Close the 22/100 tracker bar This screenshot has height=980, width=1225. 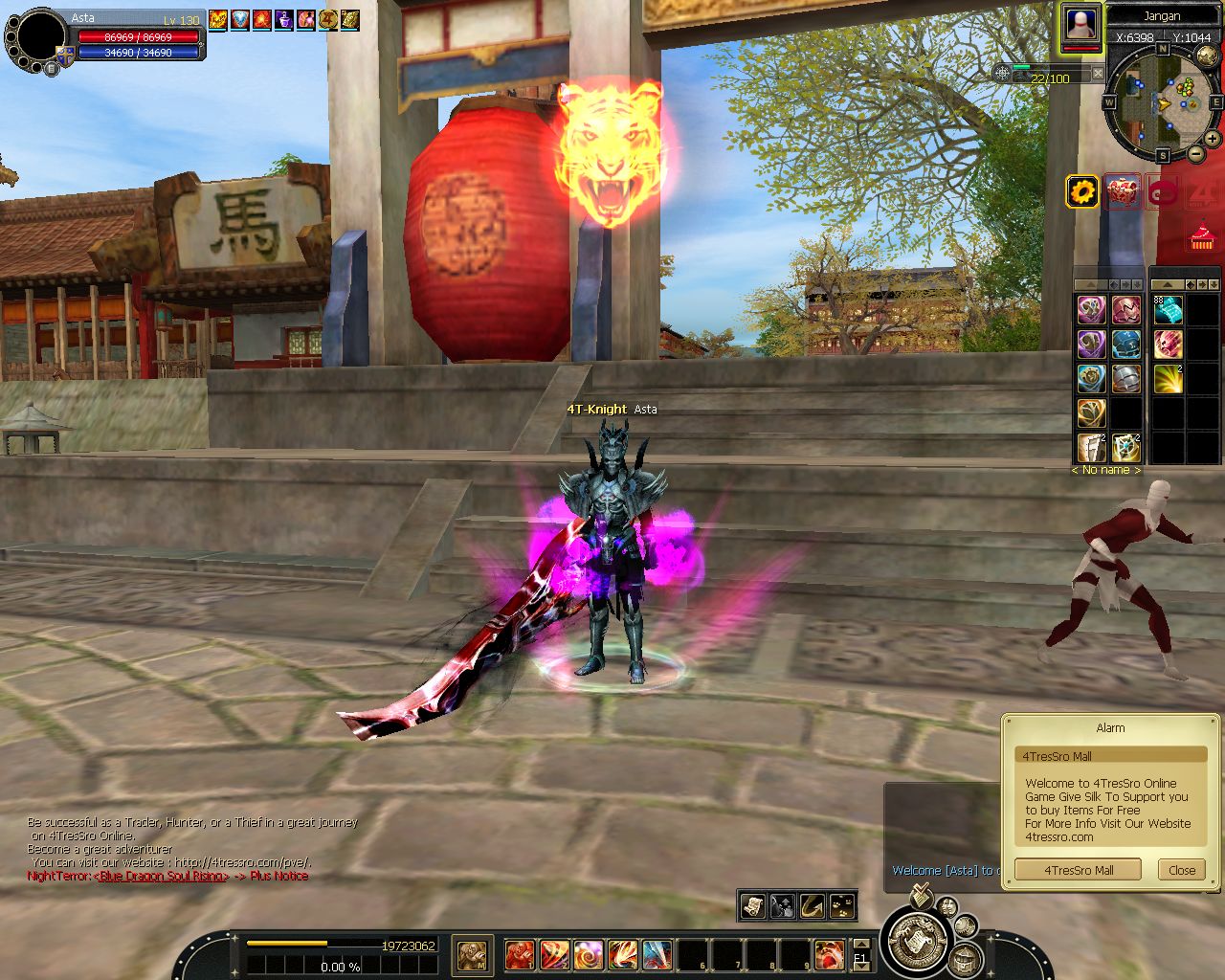pos(1098,73)
